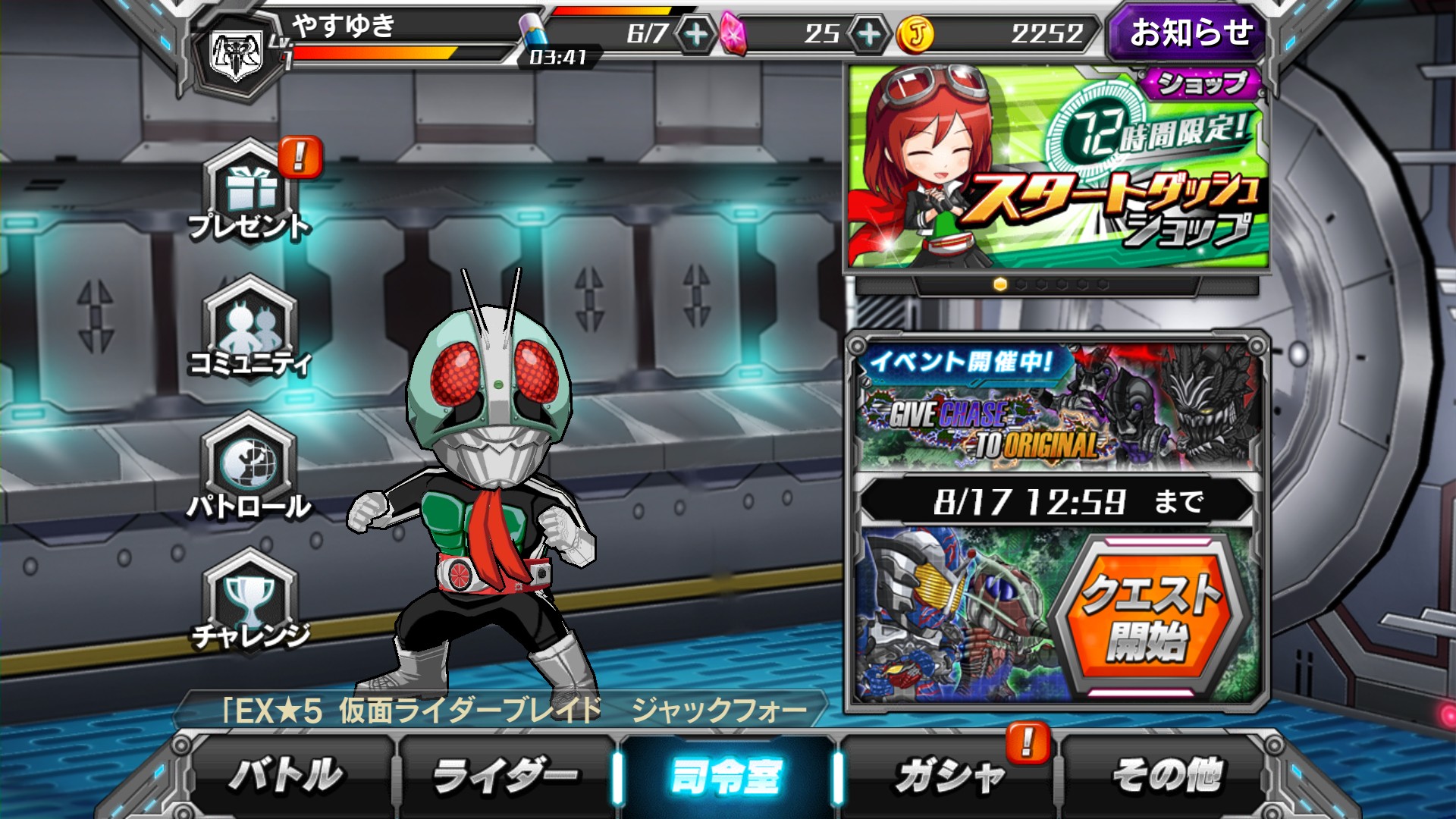Tap the scrolling EX★5 news ticker
Image resolution: width=1456 pixels, height=819 pixels.
click(x=500, y=711)
